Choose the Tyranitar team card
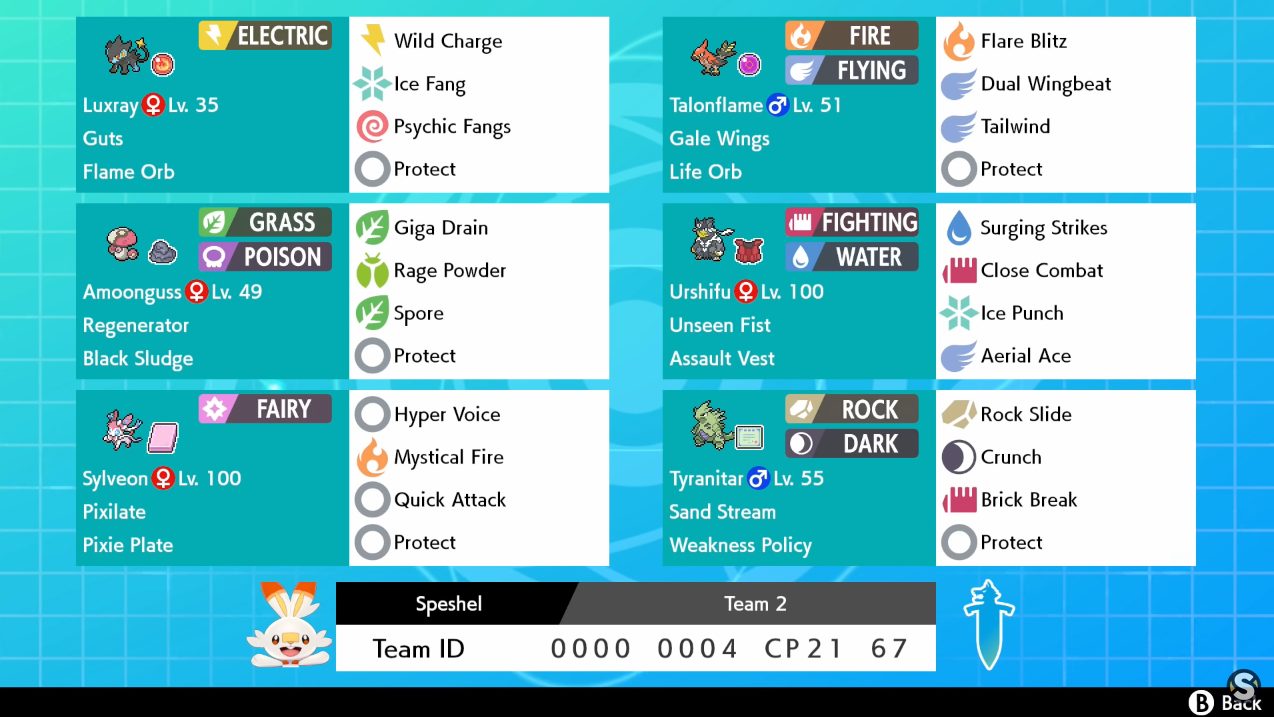 pos(799,478)
